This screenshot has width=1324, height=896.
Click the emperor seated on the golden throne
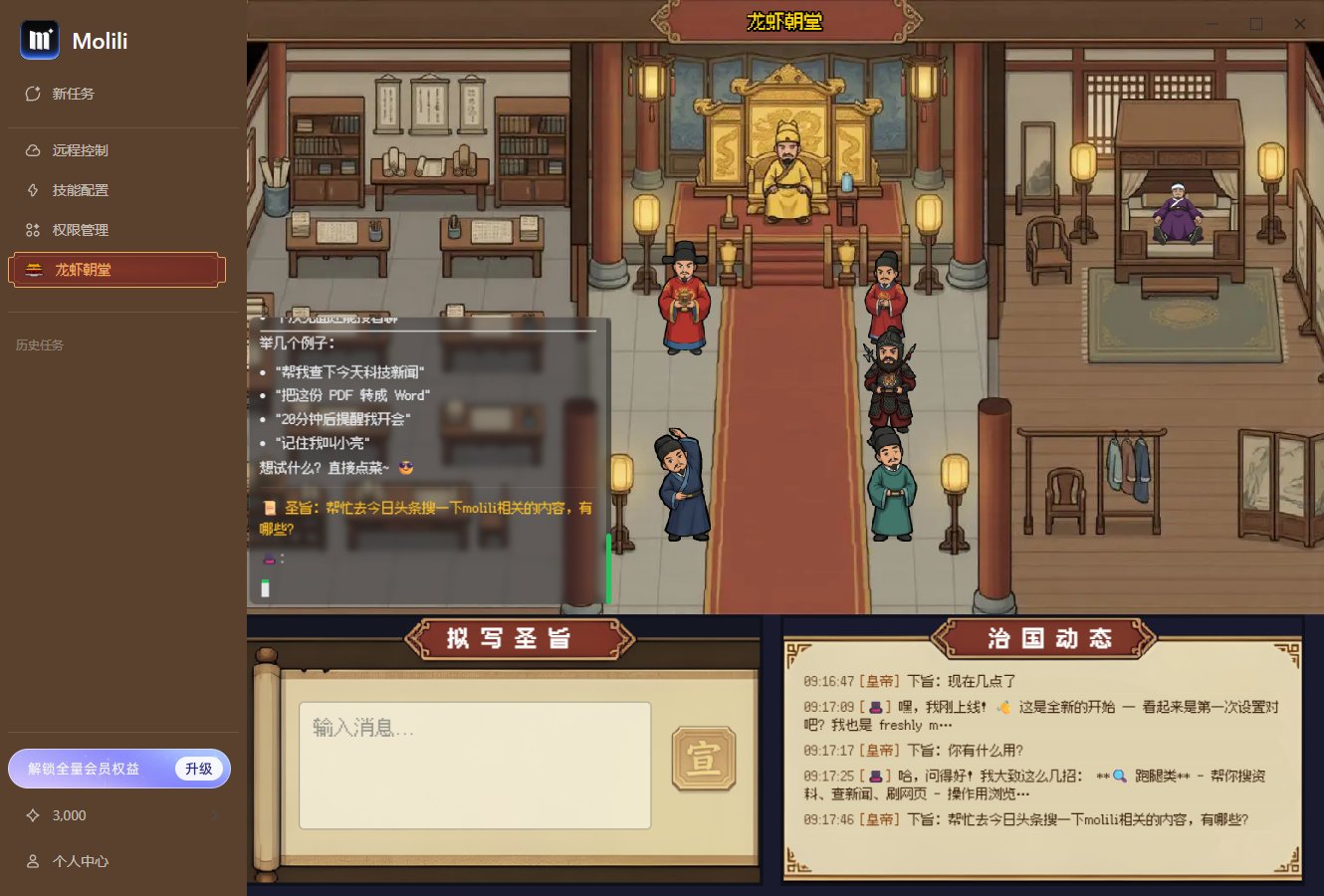[785, 169]
